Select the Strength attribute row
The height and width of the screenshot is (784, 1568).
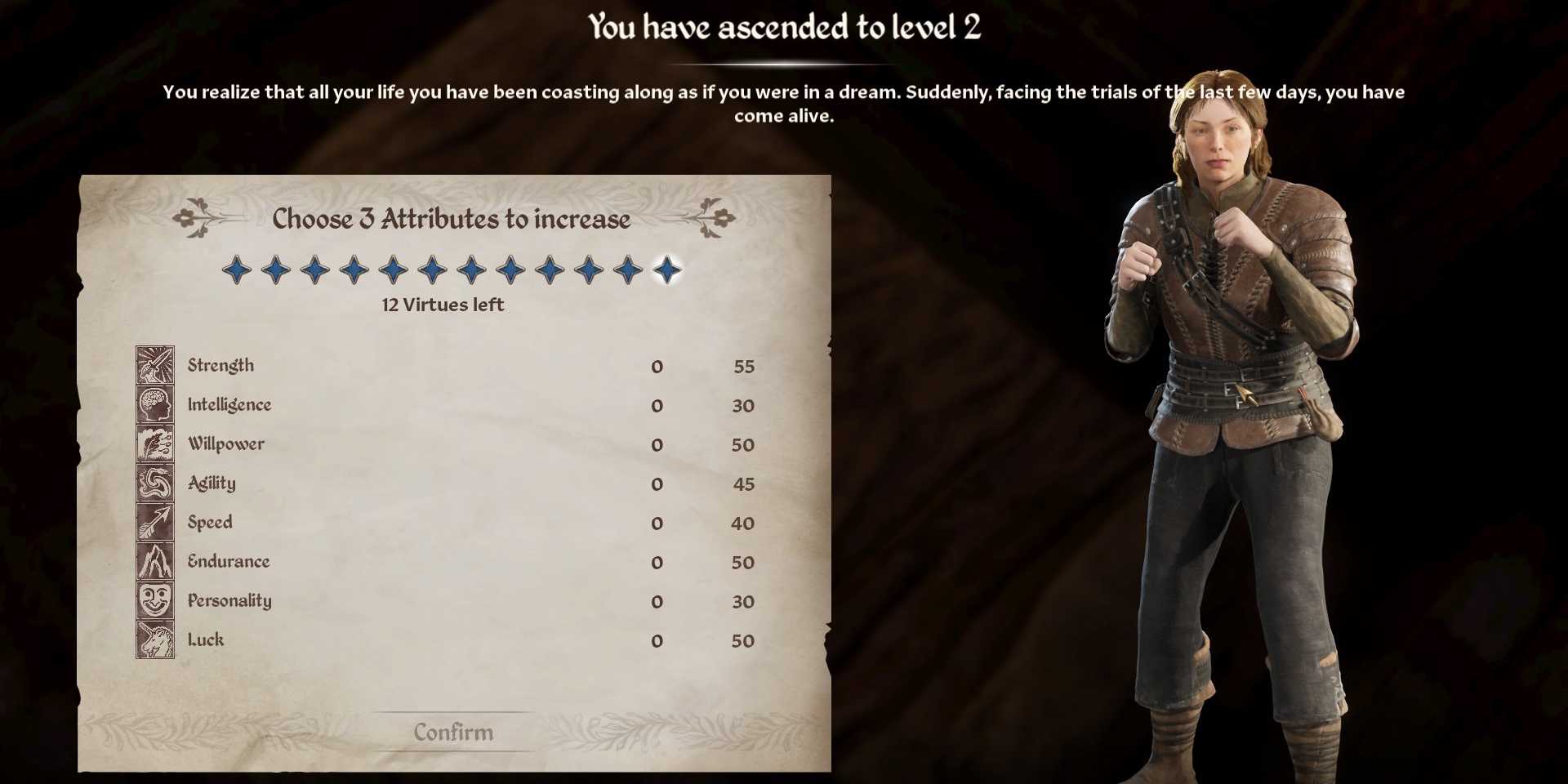[x=220, y=366]
